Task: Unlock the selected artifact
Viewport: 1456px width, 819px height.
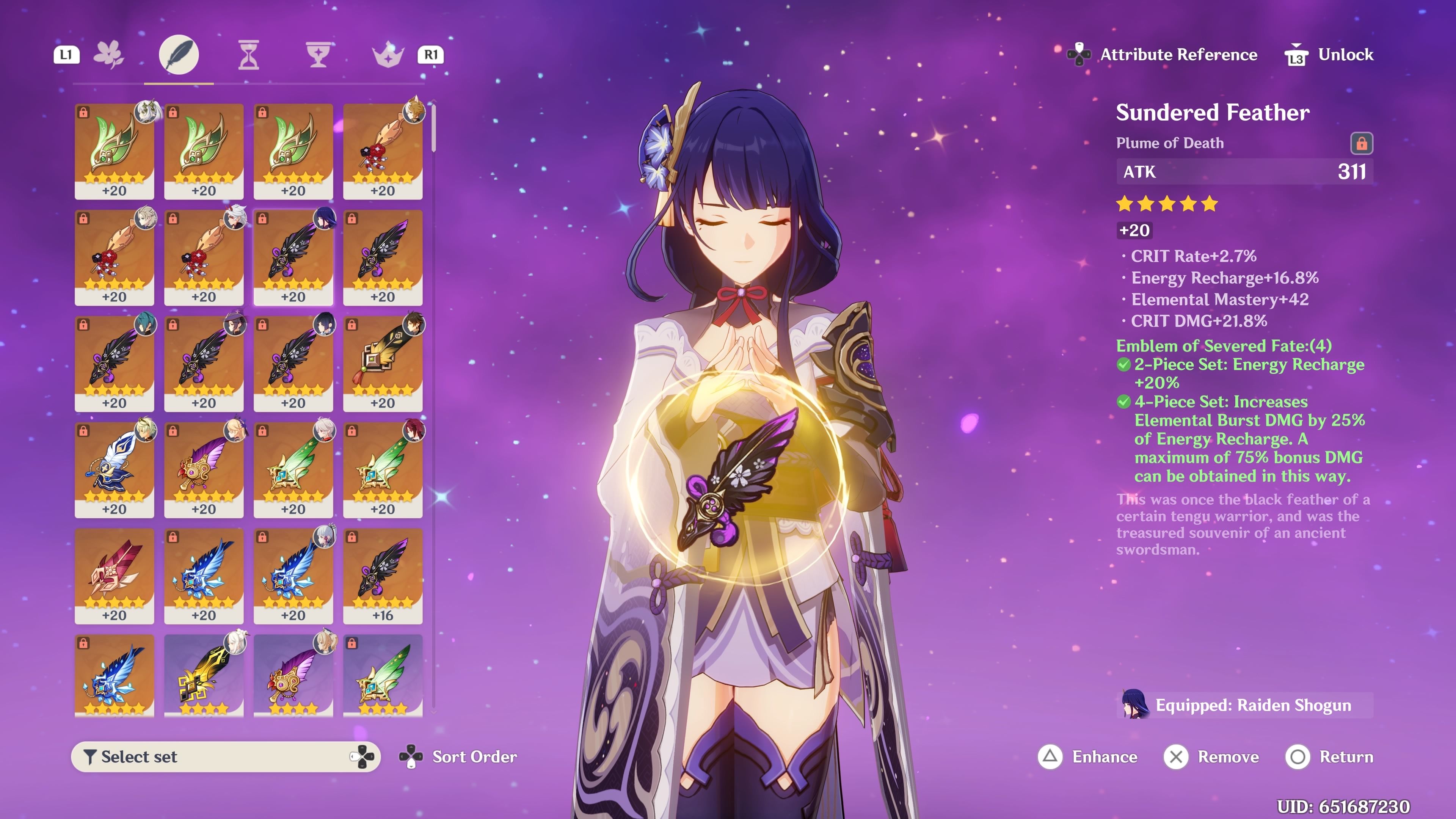Action: 1329,55
